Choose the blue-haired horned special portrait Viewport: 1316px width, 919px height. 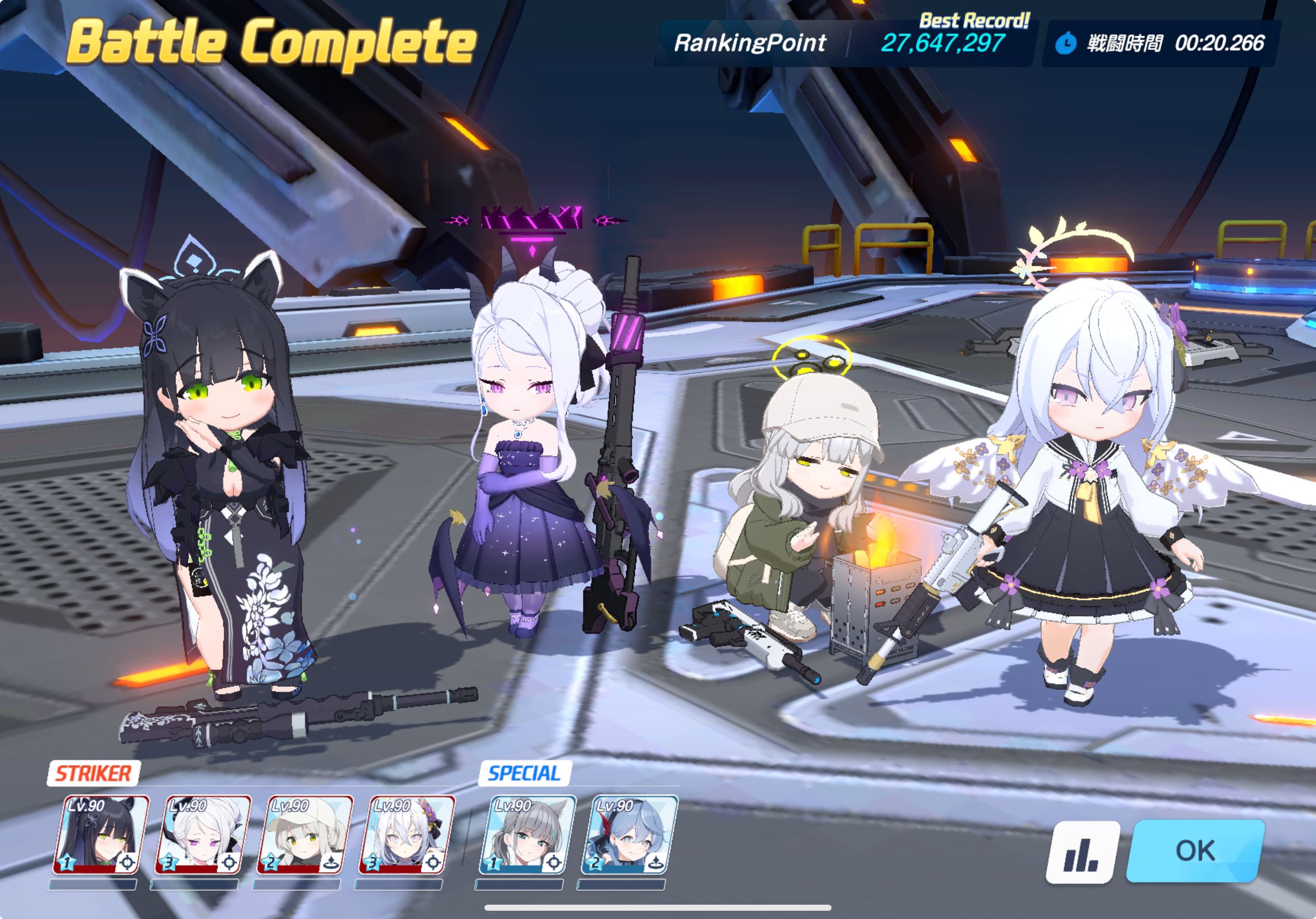629,835
